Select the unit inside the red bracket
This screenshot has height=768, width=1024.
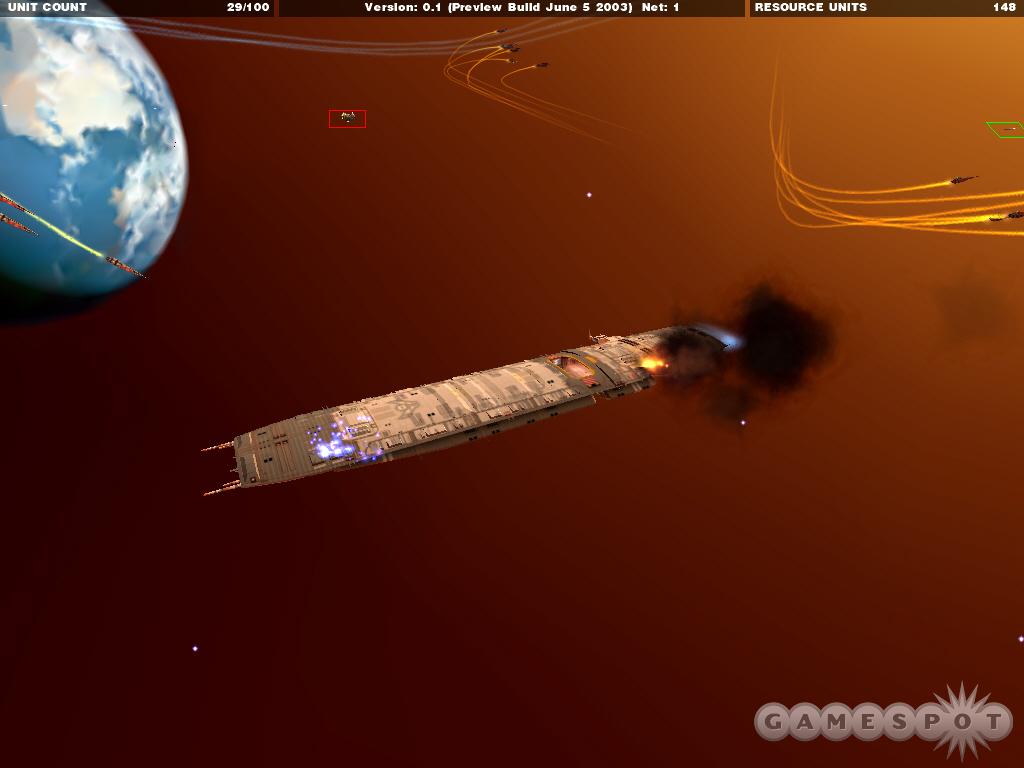347,119
